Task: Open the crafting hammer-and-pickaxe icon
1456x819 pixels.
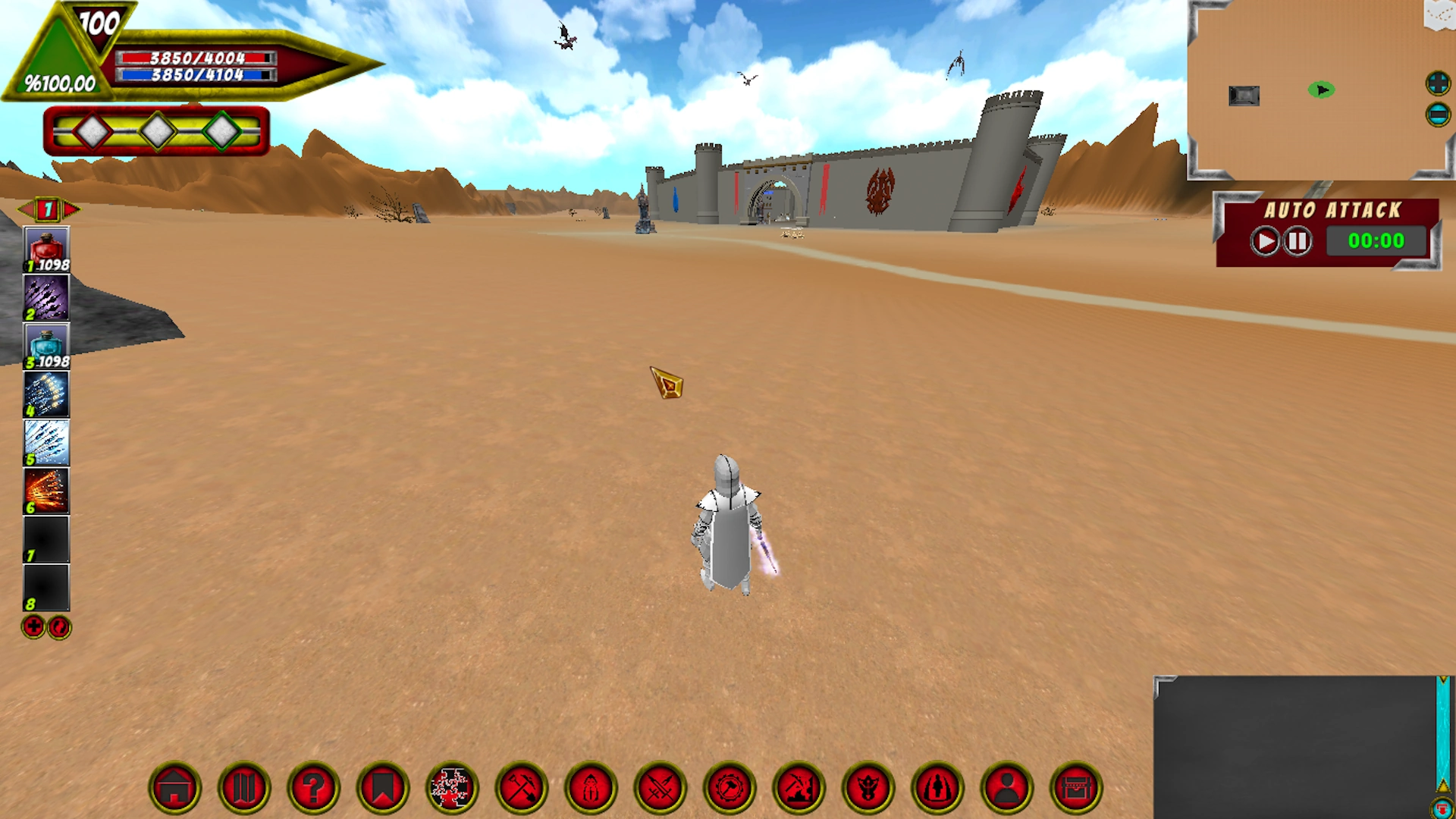Action: pyautogui.click(x=520, y=787)
